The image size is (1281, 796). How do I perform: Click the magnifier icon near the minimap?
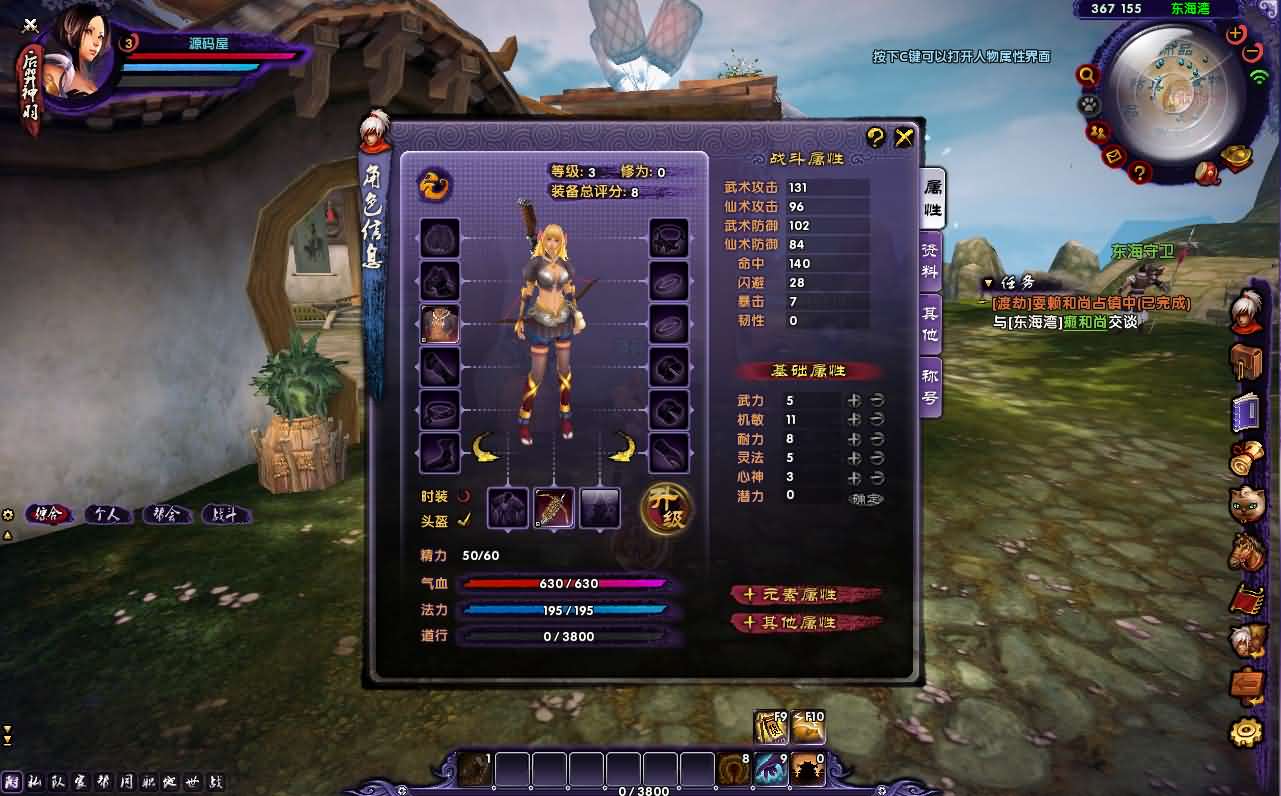click(1086, 75)
